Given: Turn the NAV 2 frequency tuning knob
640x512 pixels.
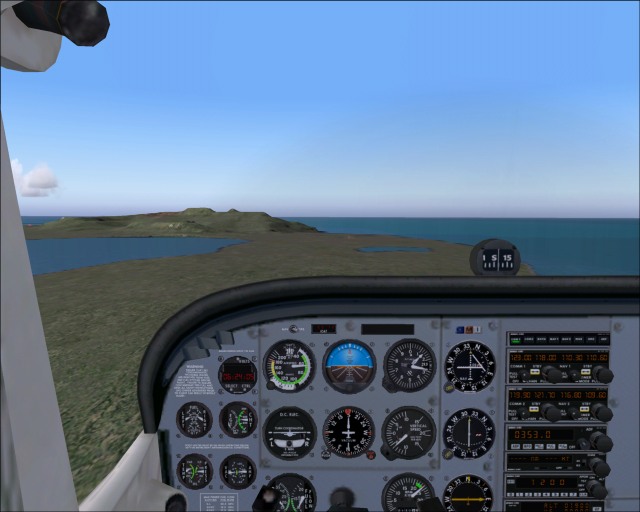Looking at the screenshot, I should pos(601,411).
